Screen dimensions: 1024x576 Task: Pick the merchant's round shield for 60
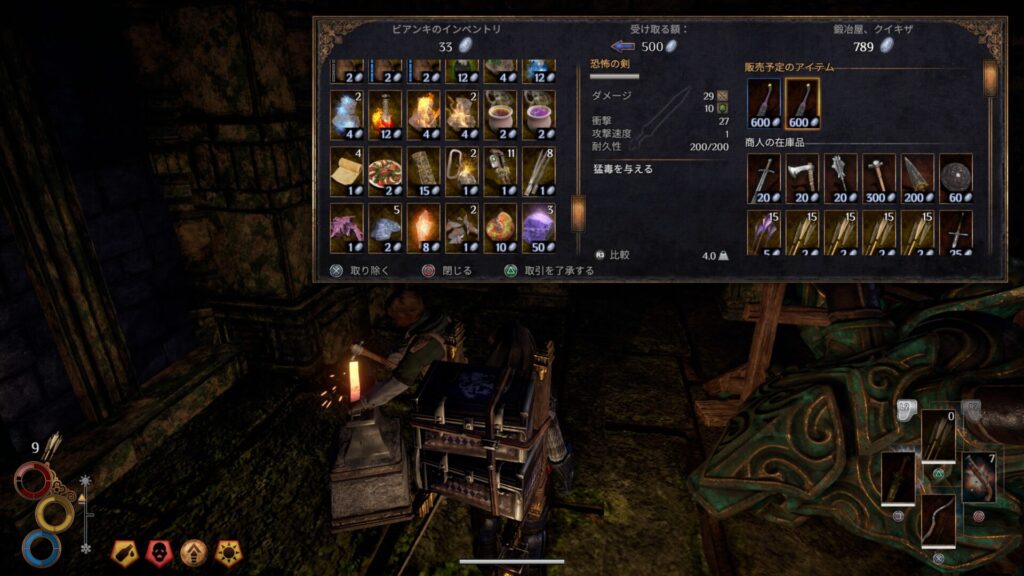point(956,180)
